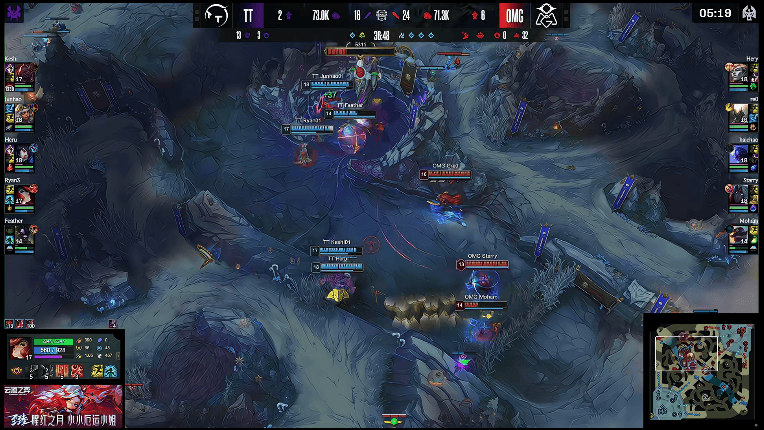The height and width of the screenshot is (430, 764).
Task: Click the teal summoner spell icon in the info panel
Action: (110, 371)
